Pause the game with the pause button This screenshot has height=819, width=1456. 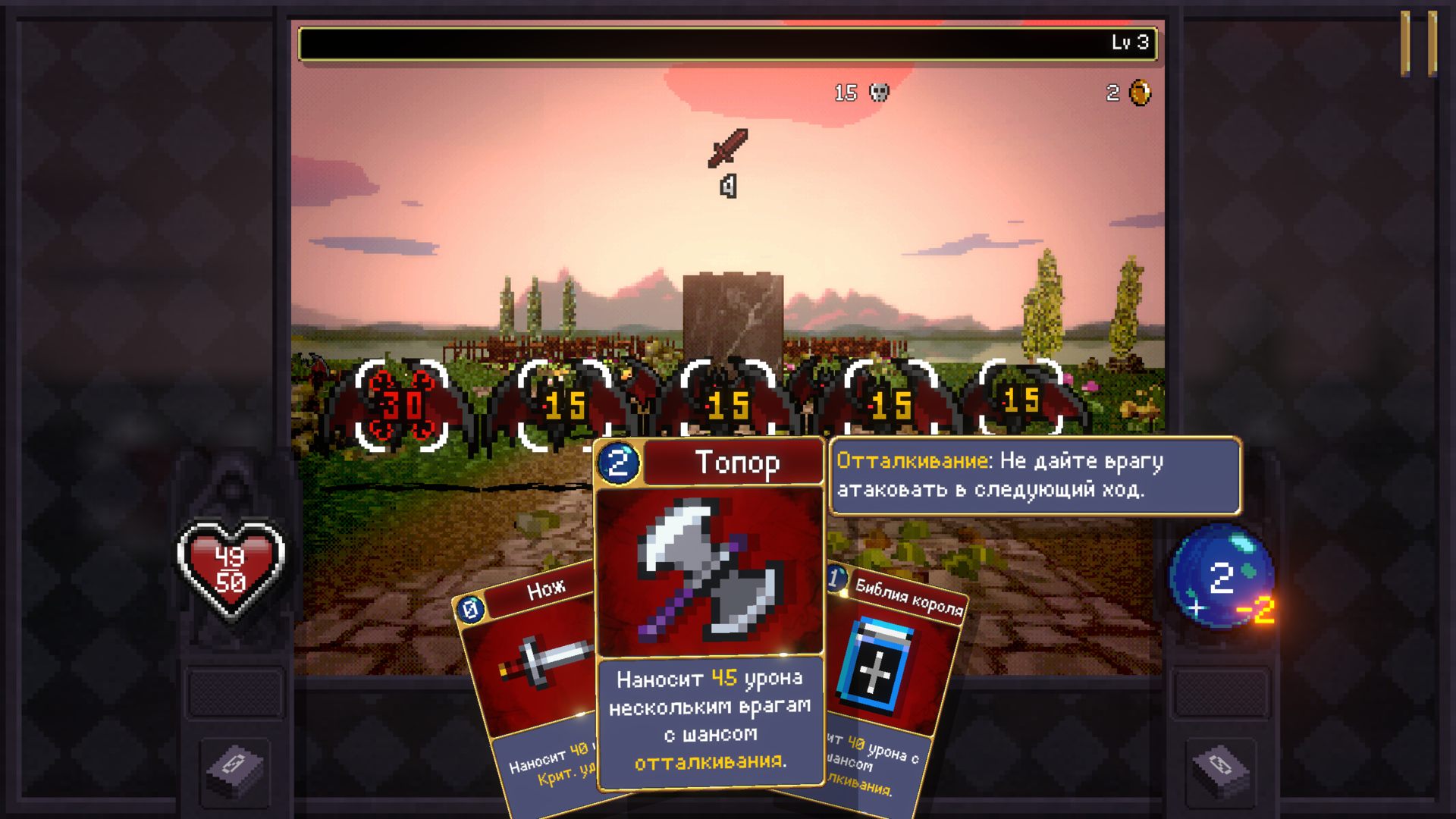coord(1418,43)
